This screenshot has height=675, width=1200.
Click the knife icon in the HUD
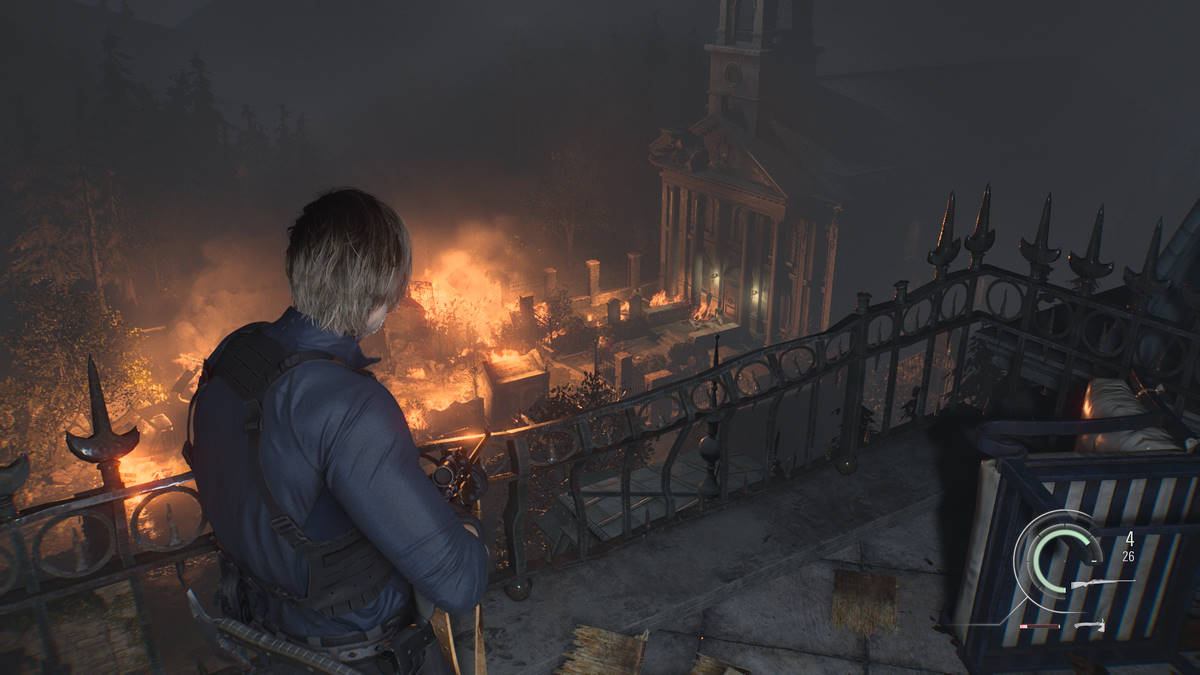[x=1089, y=626]
